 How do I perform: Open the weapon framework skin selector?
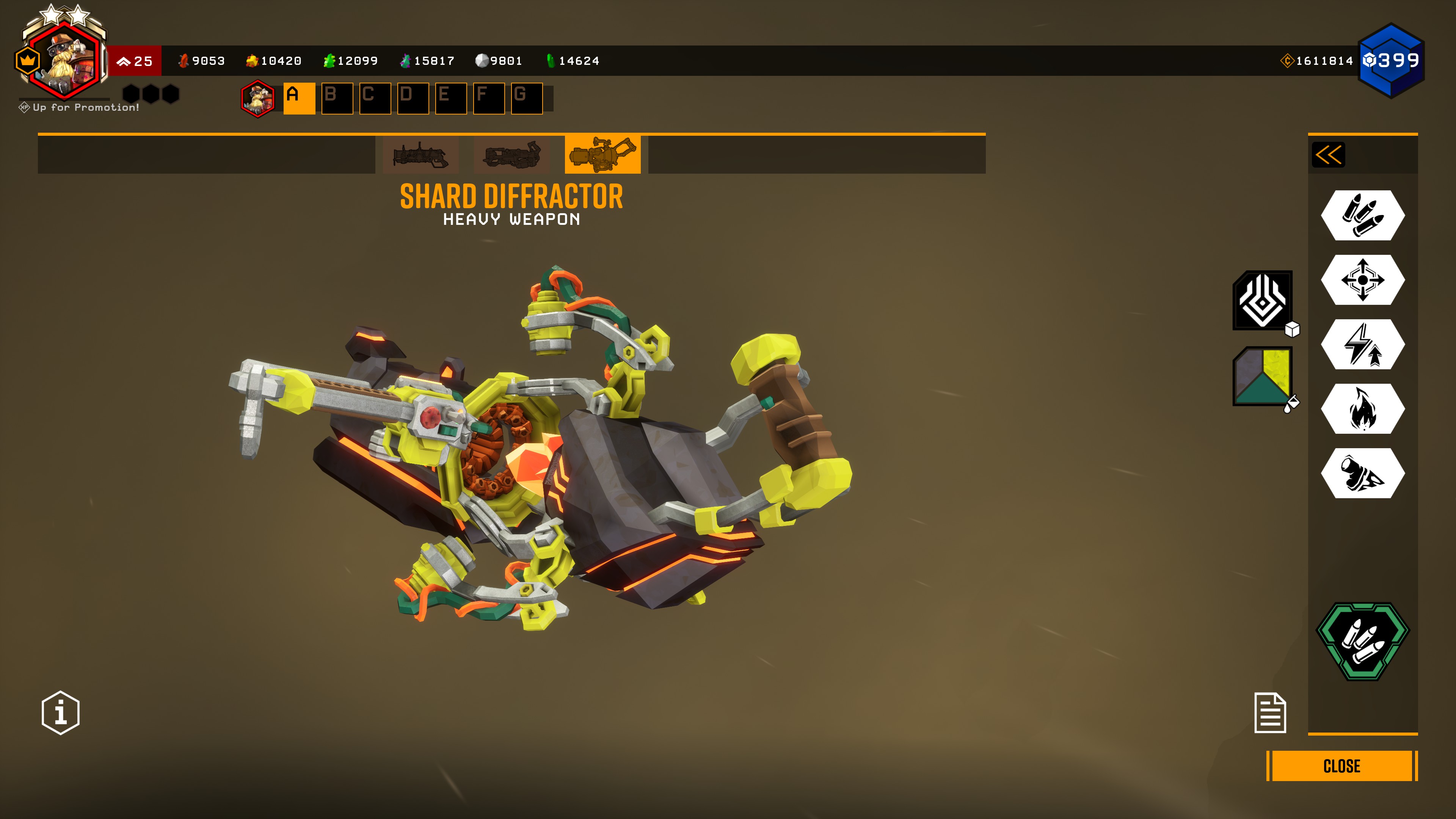[x=1263, y=300]
